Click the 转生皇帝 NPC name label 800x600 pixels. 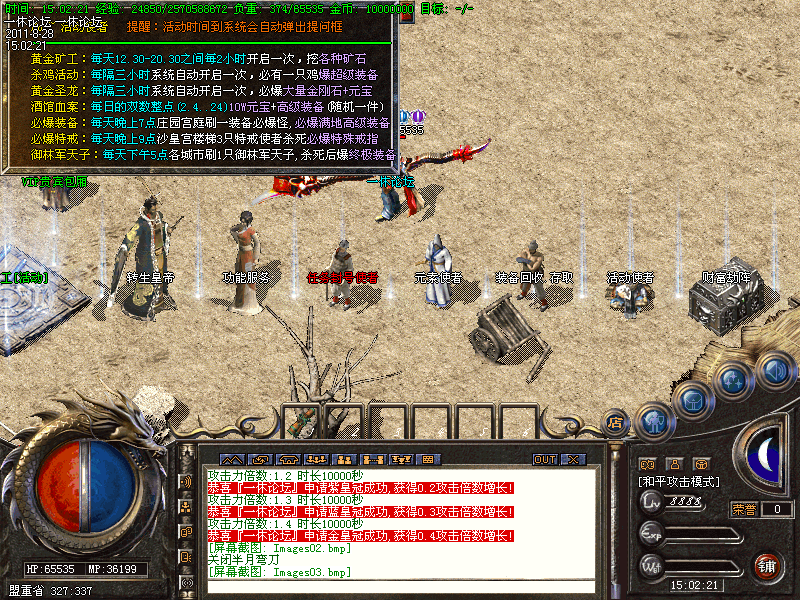coord(150,277)
